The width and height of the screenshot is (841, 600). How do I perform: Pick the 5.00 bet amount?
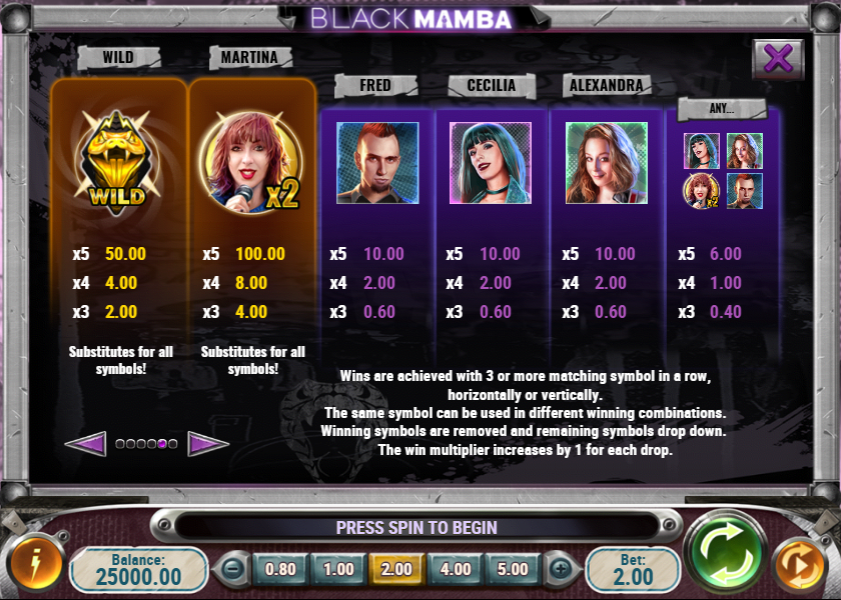point(512,569)
